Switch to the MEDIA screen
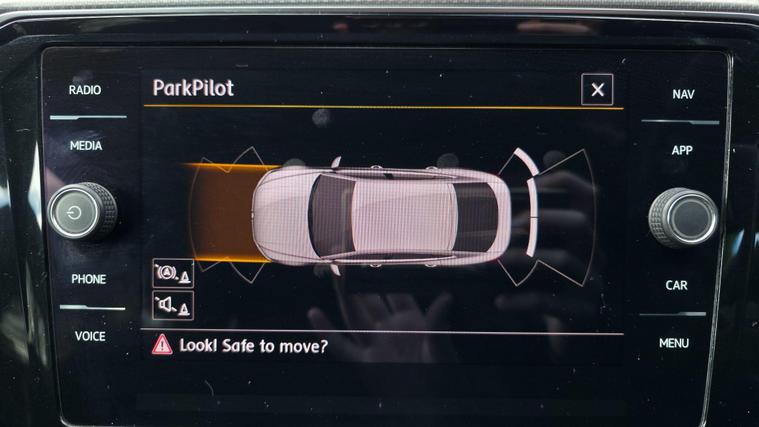 pyautogui.click(x=86, y=146)
